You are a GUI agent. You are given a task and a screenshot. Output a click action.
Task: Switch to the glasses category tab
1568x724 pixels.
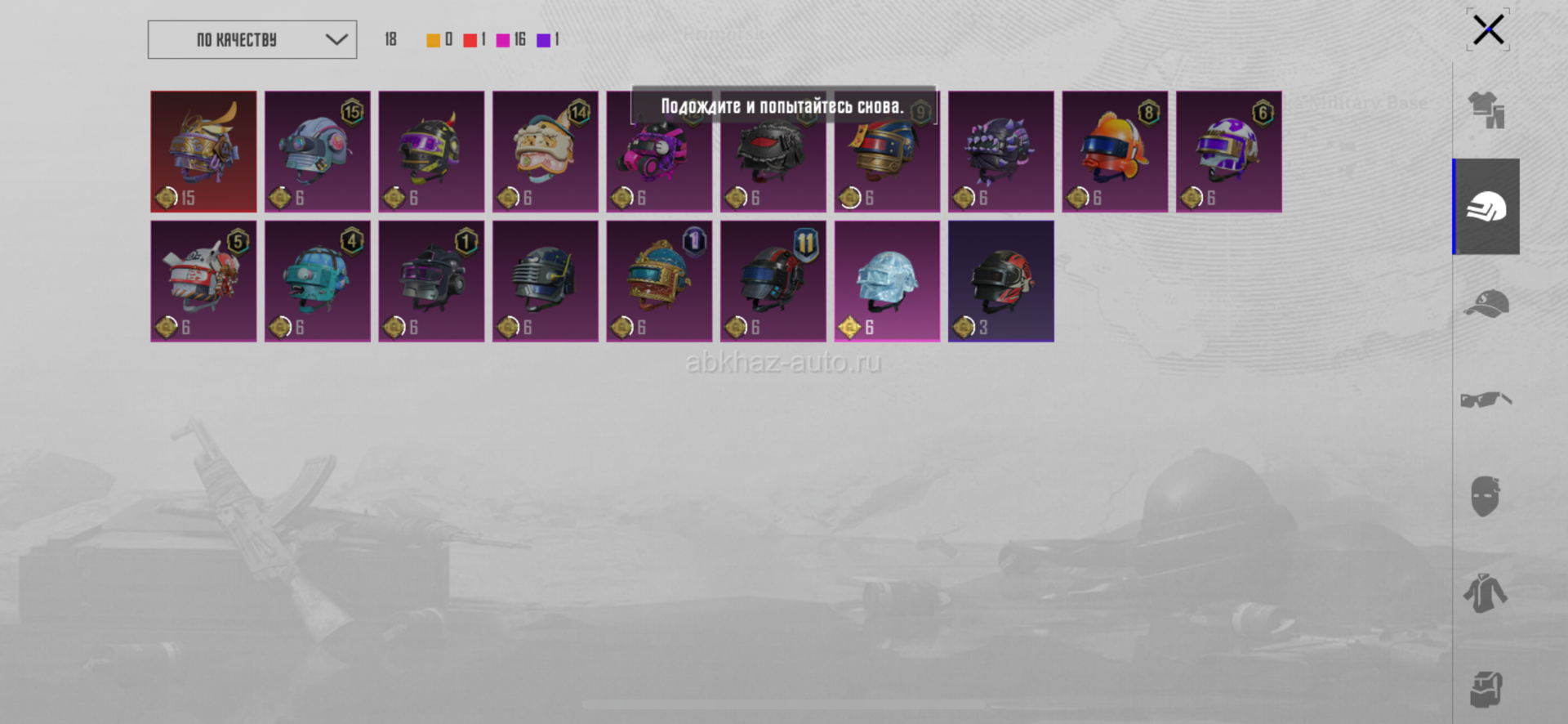pos(1486,400)
